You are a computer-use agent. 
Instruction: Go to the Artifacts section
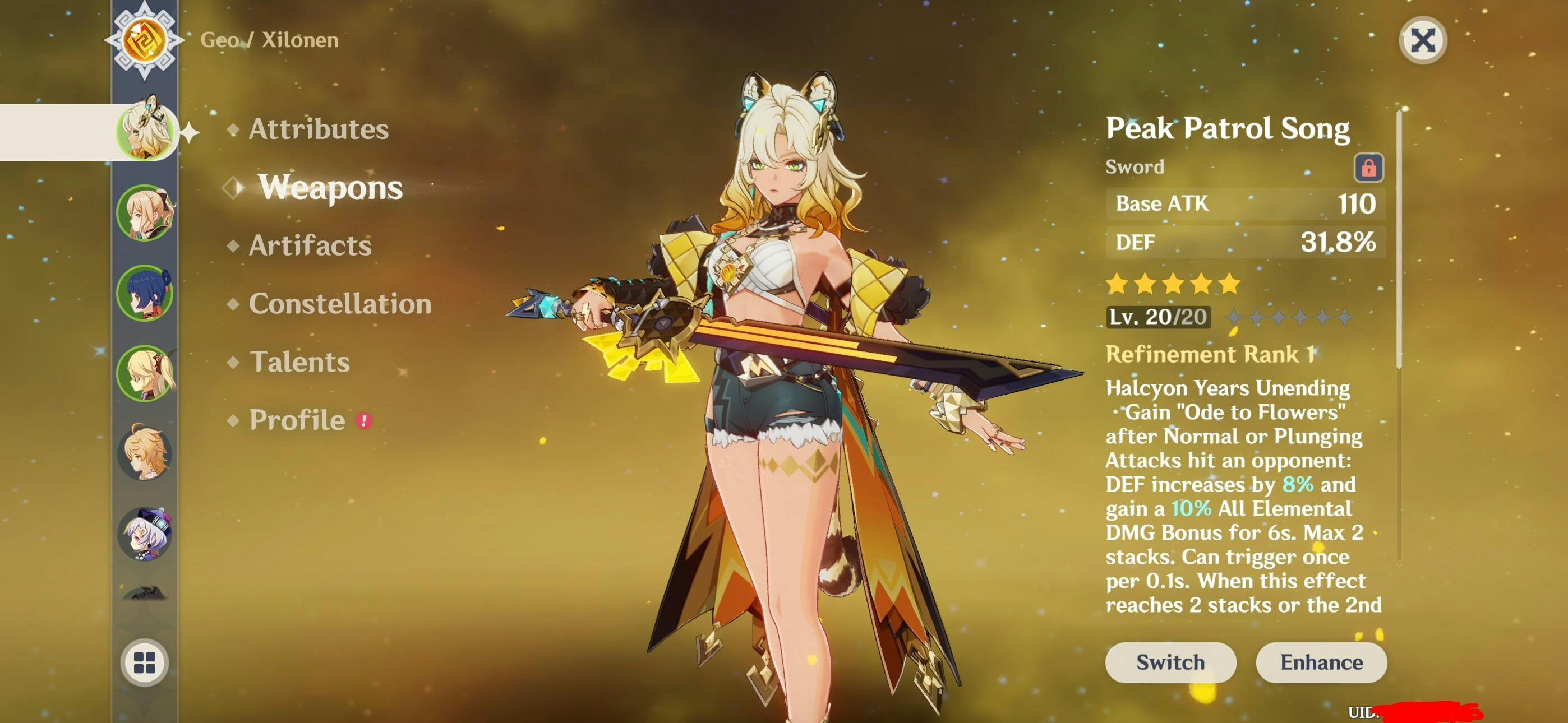point(310,245)
